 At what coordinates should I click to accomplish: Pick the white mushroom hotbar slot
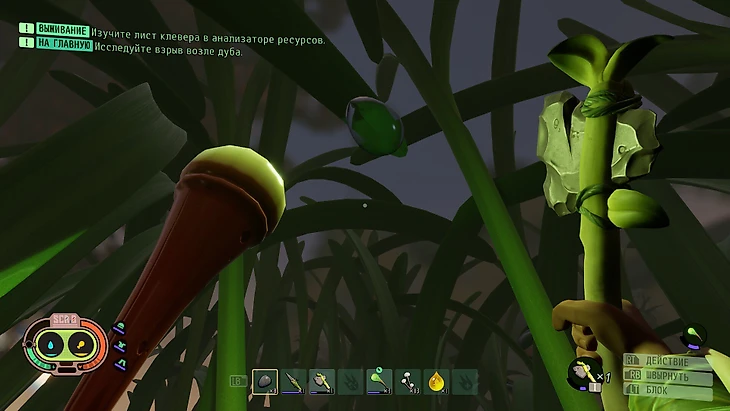[x=407, y=381]
